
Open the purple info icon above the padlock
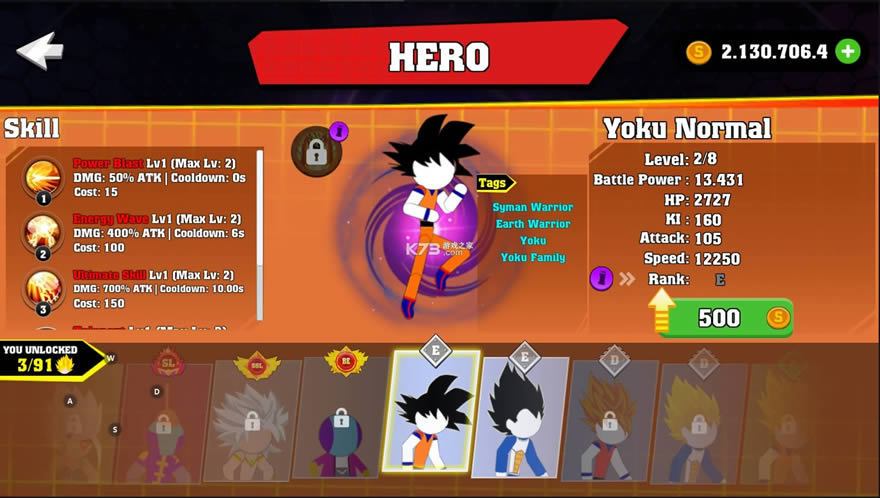coord(339,131)
